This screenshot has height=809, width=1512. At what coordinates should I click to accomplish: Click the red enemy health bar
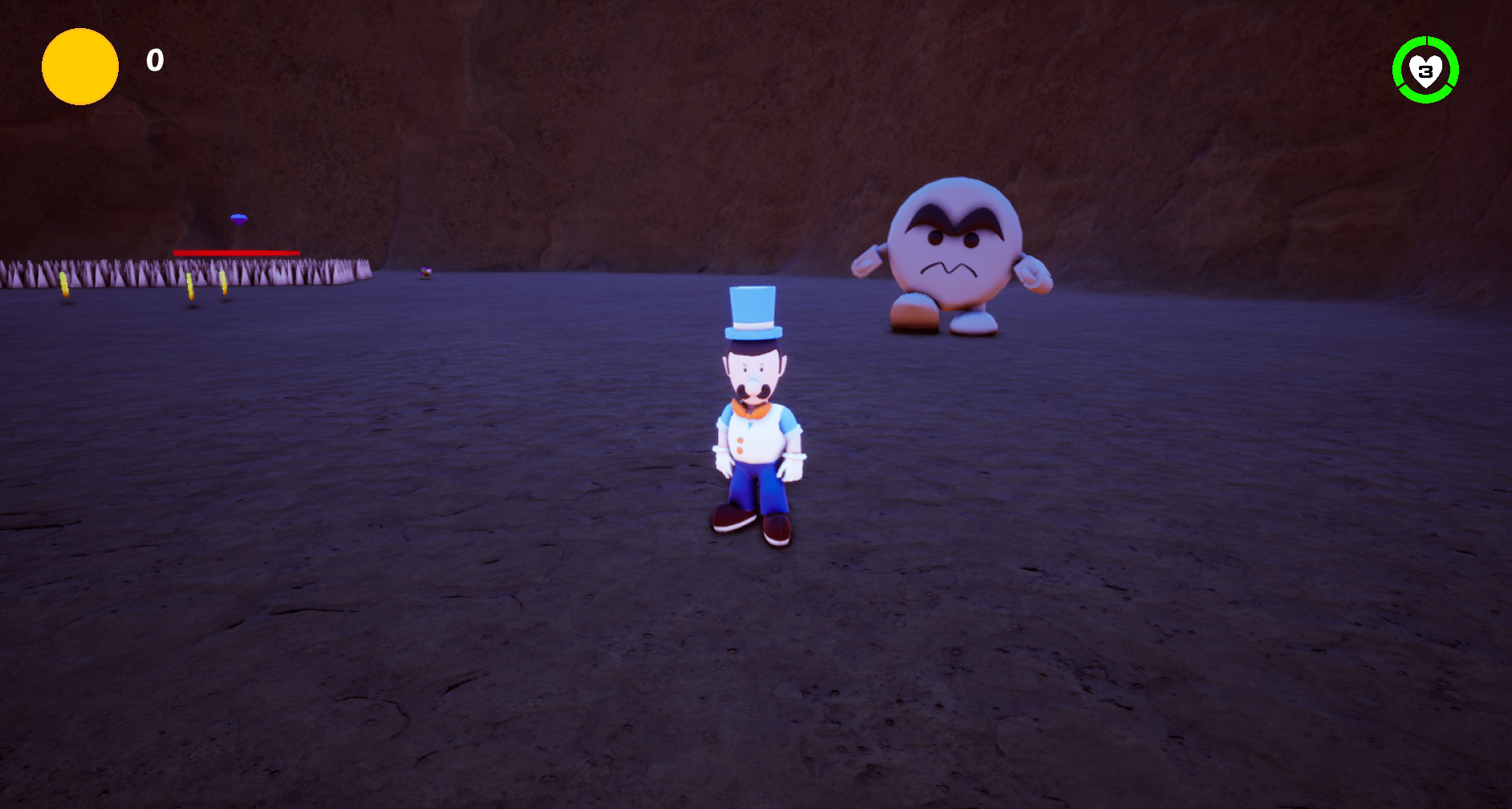tap(237, 253)
